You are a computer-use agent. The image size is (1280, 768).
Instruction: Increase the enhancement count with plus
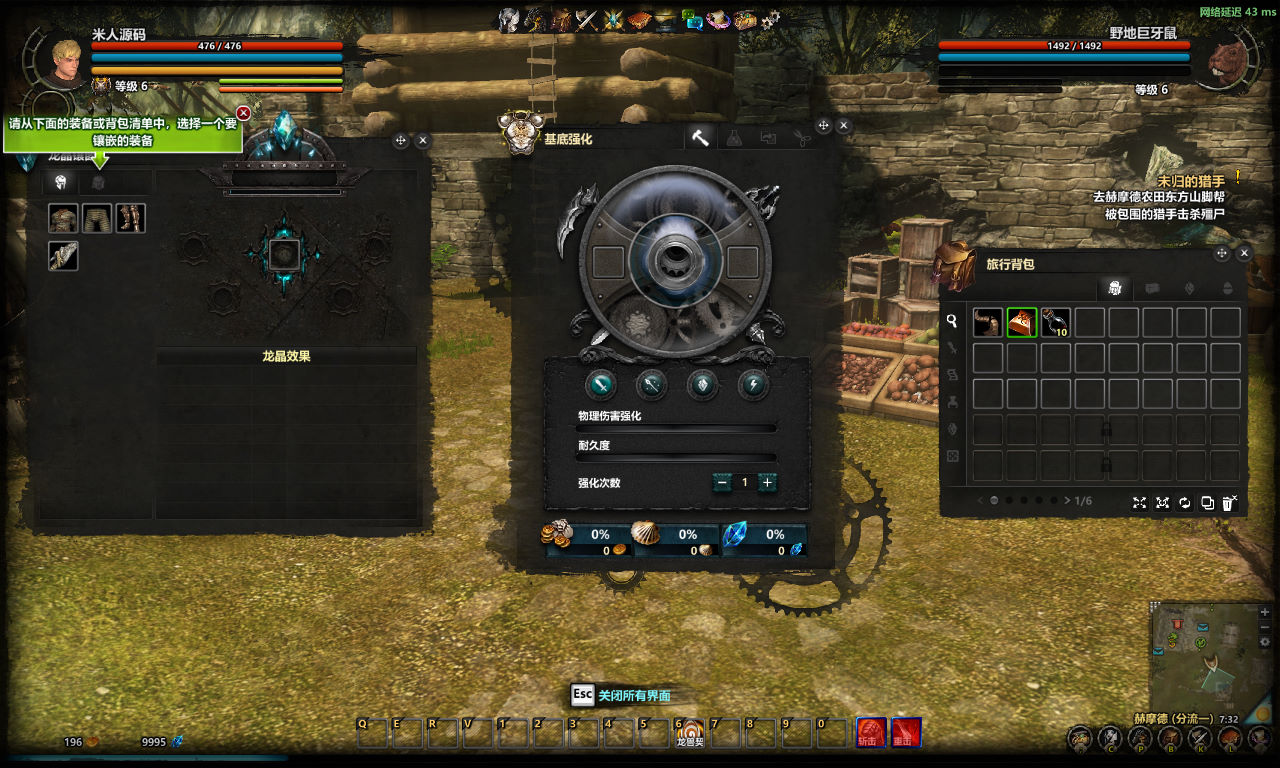767,482
